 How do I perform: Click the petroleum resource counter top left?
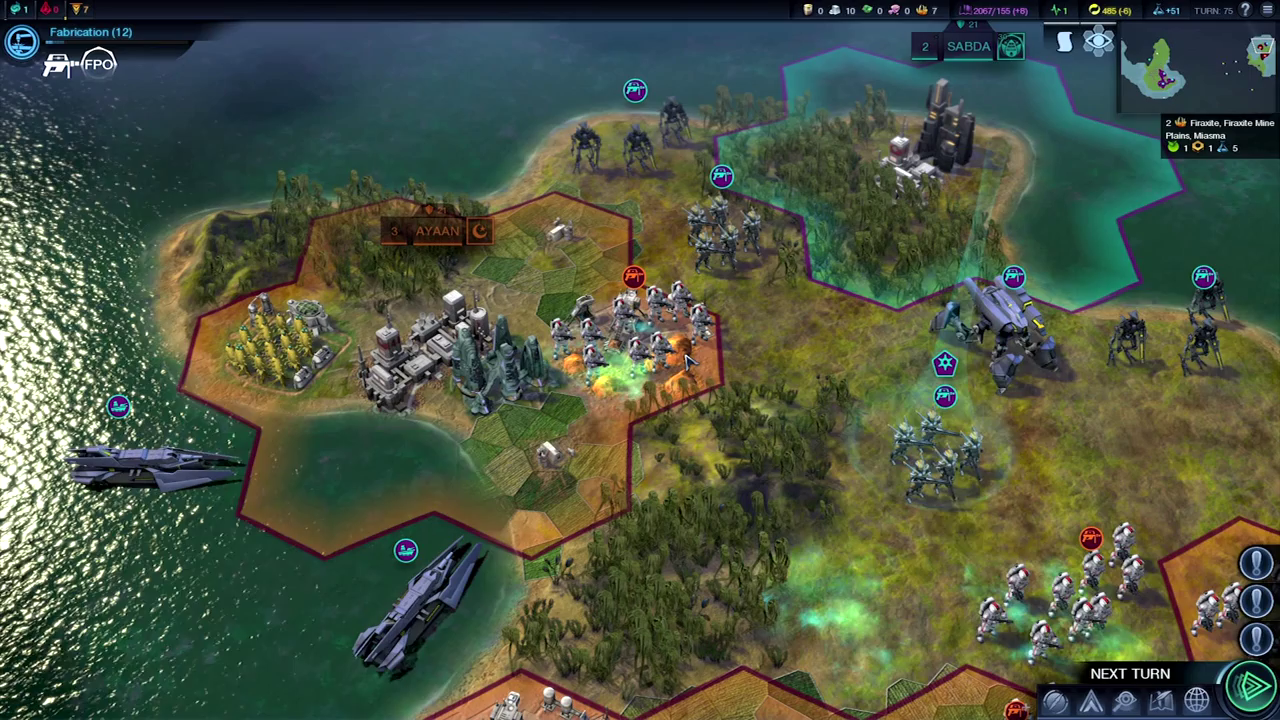812,10
